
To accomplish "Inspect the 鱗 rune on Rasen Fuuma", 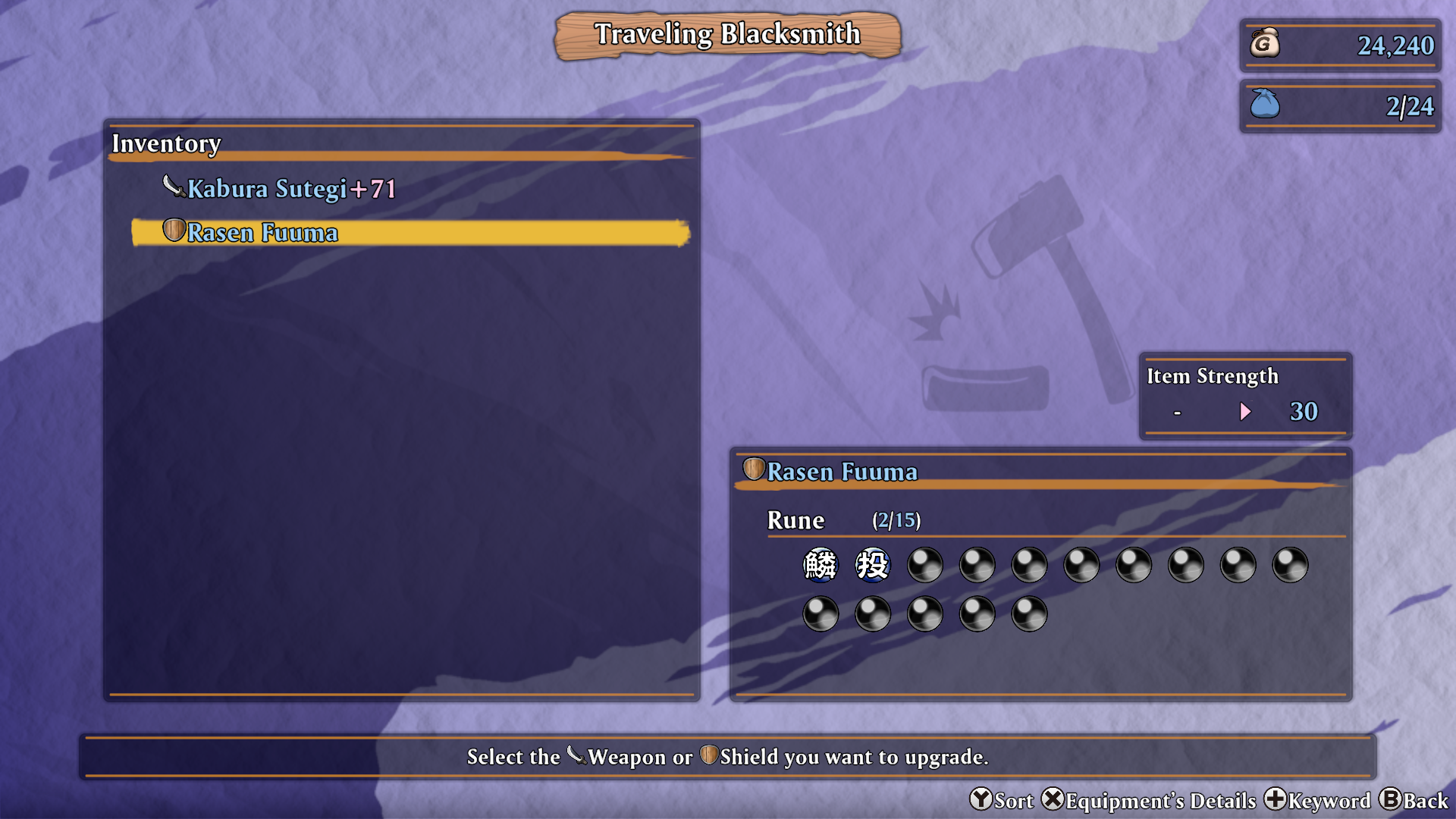I will [820, 565].
